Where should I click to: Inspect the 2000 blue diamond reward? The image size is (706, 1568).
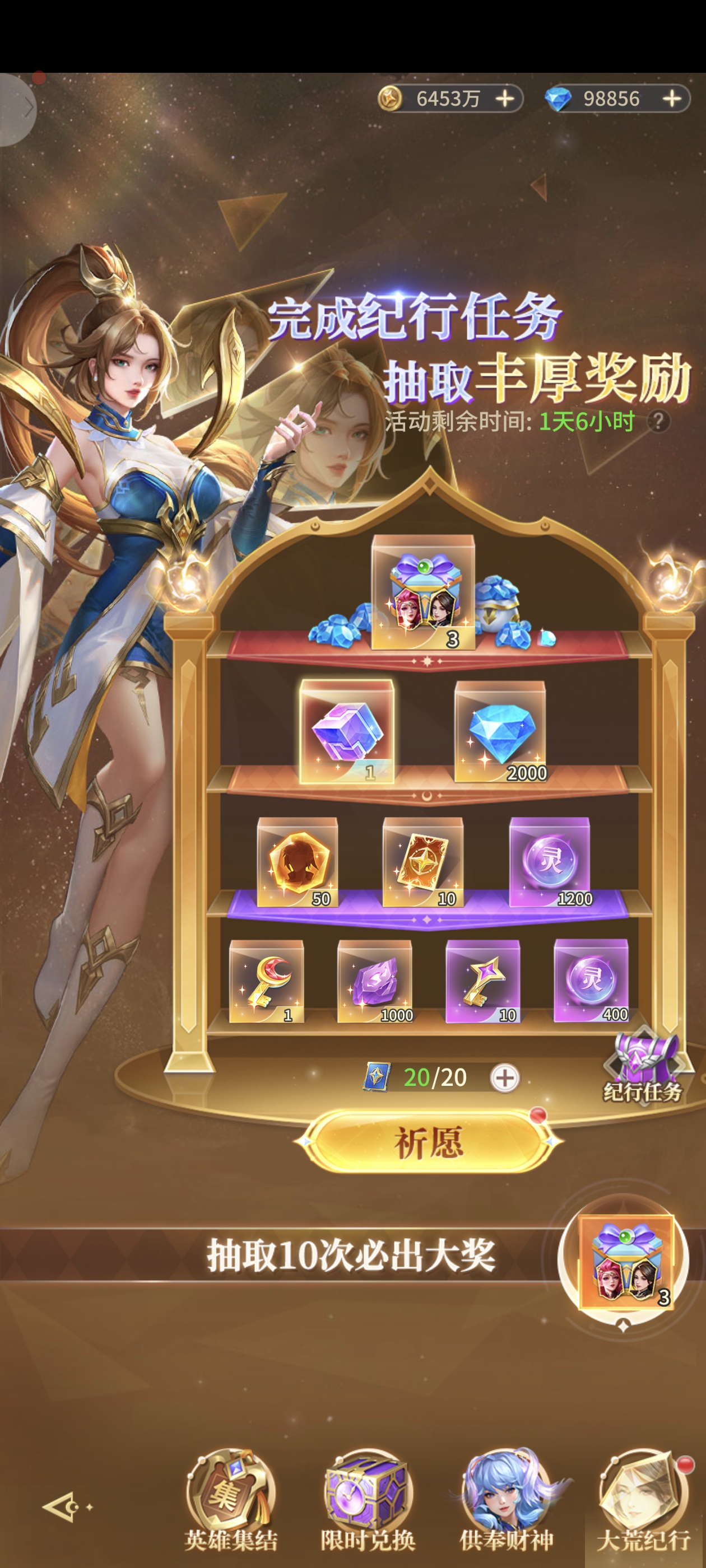(x=500, y=731)
